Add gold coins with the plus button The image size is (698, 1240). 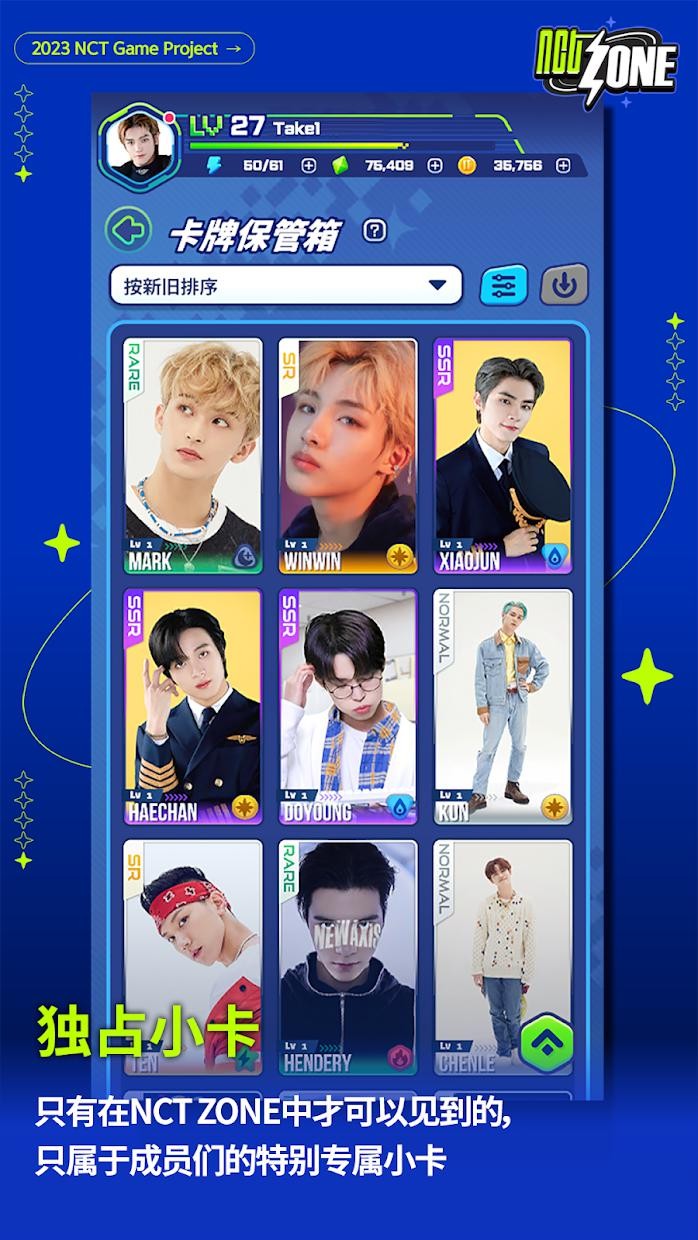(562, 166)
